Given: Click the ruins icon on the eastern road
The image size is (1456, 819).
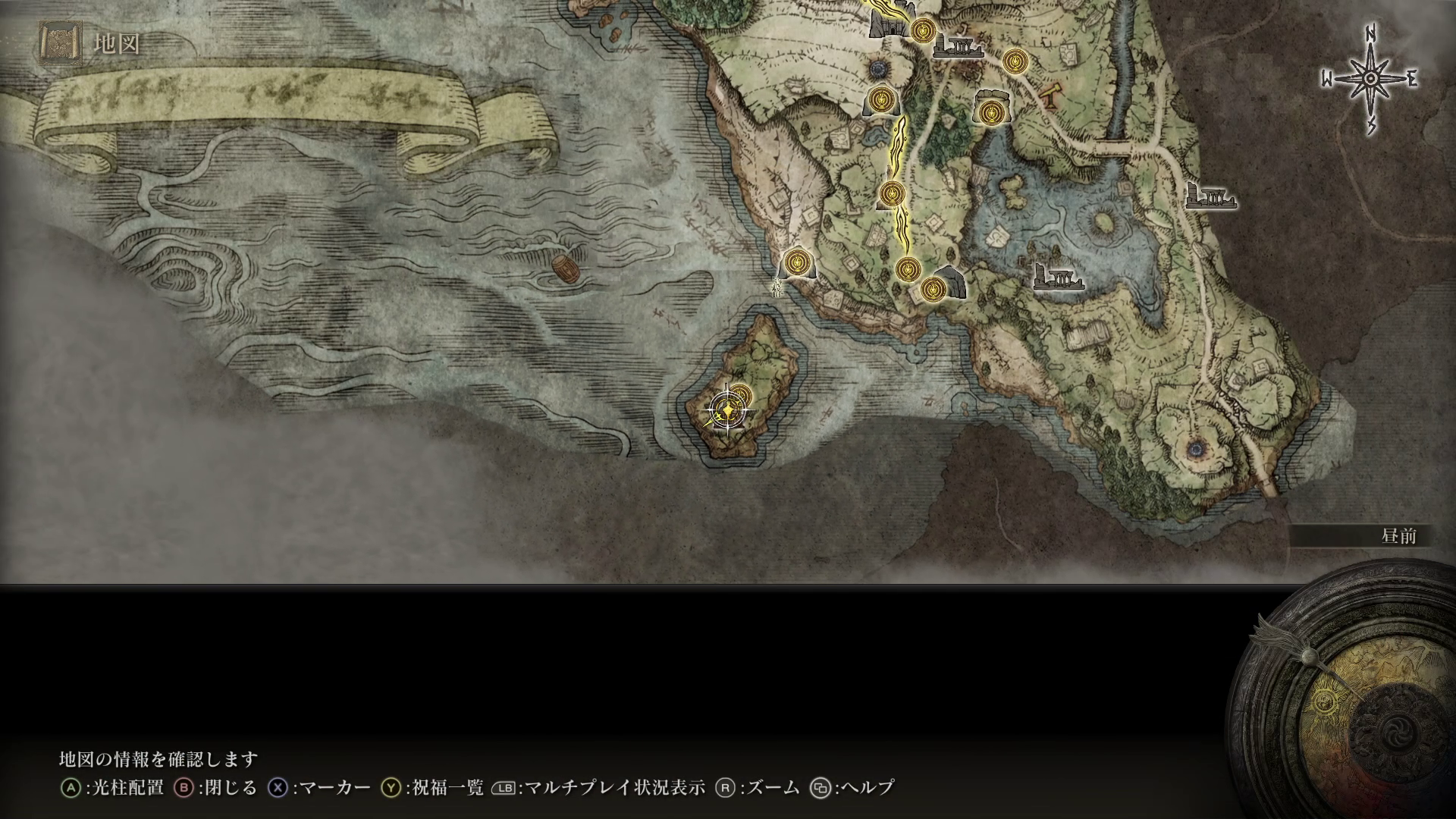Looking at the screenshot, I should 1210,197.
